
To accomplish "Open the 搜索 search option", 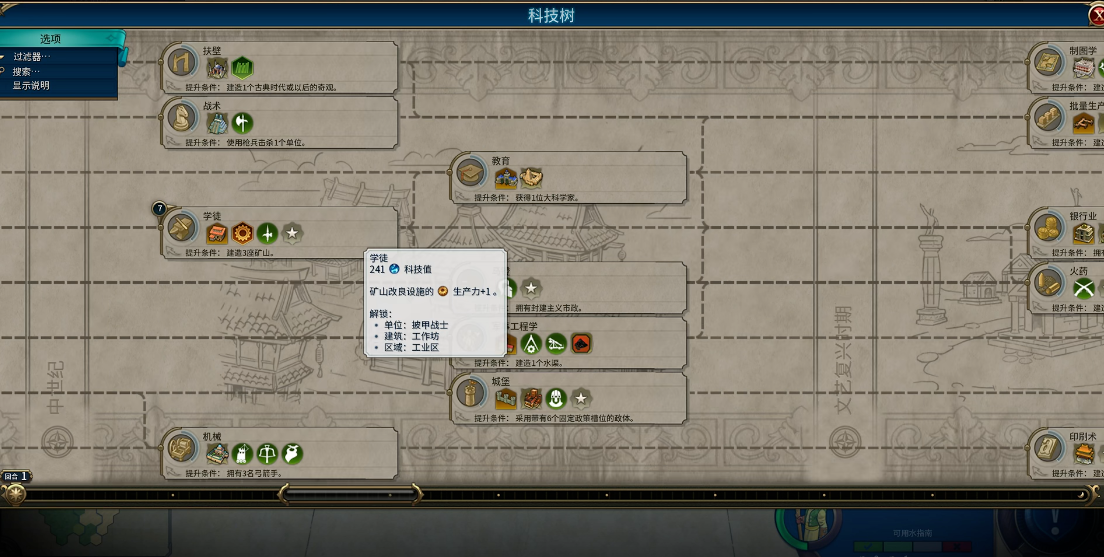I will tap(27, 71).
